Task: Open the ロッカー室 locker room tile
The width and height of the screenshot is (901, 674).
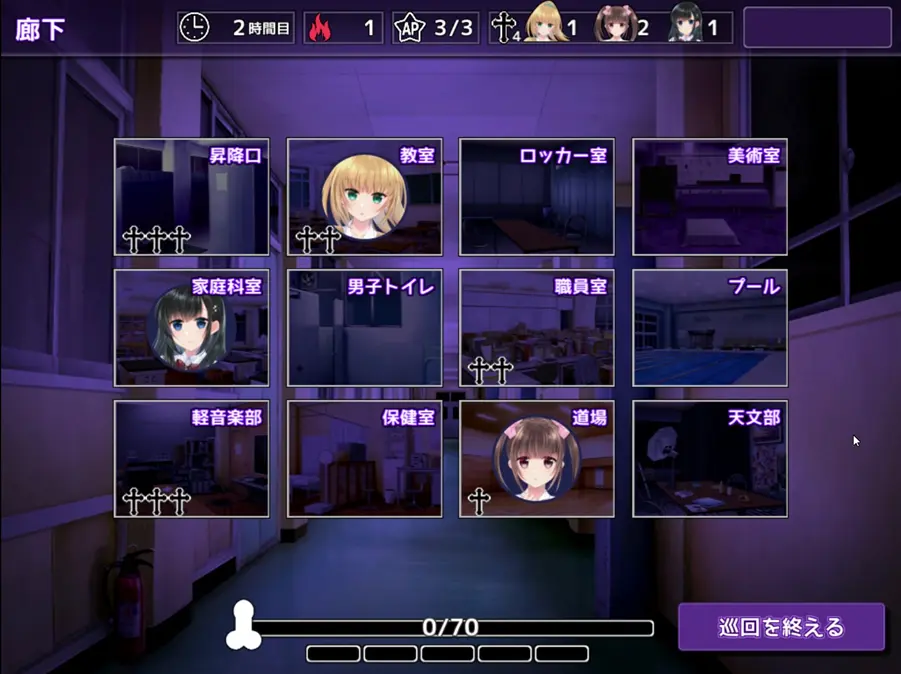Action: click(536, 197)
